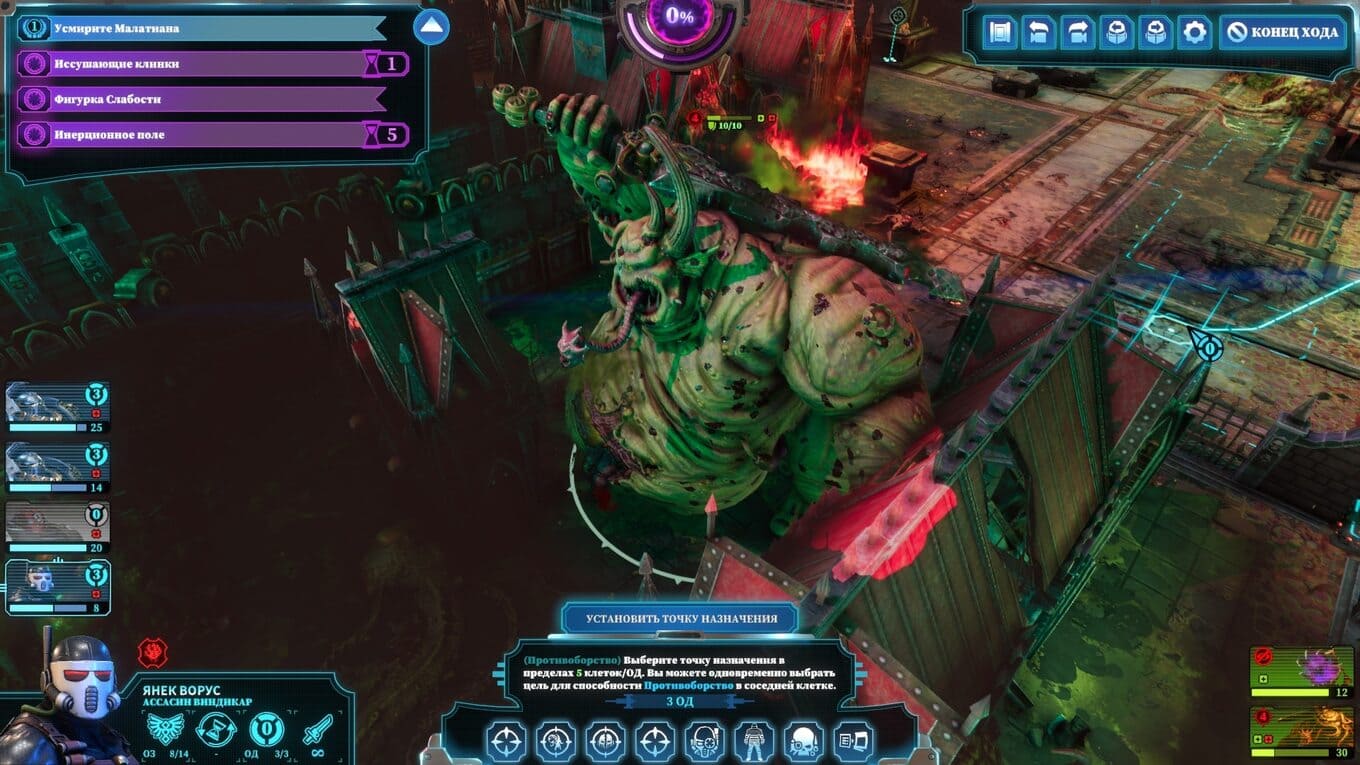The height and width of the screenshot is (765, 1360).
Task: Select the purple enemy card with 12 health
Action: tap(1300, 668)
